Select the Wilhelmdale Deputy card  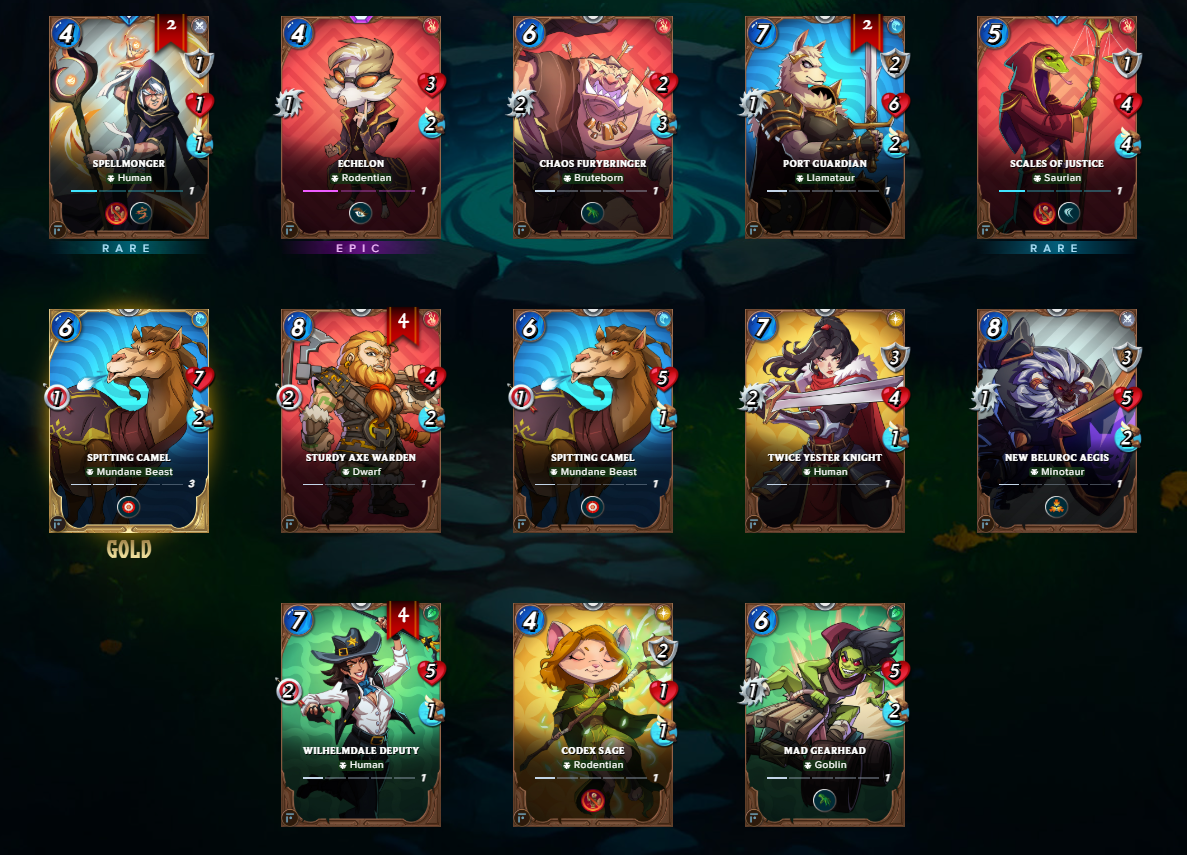pyautogui.click(x=361, y=714)
